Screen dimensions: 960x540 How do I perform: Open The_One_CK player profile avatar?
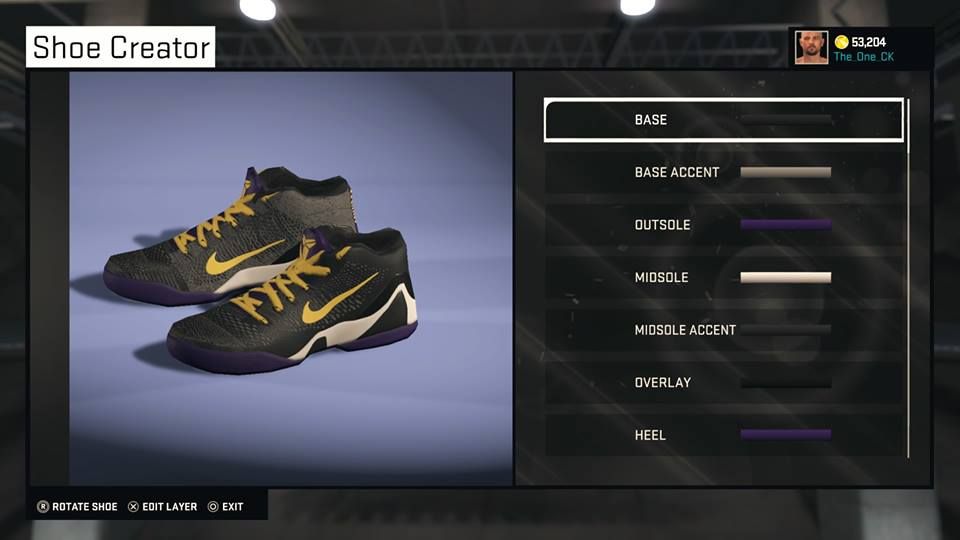(811, 48)
